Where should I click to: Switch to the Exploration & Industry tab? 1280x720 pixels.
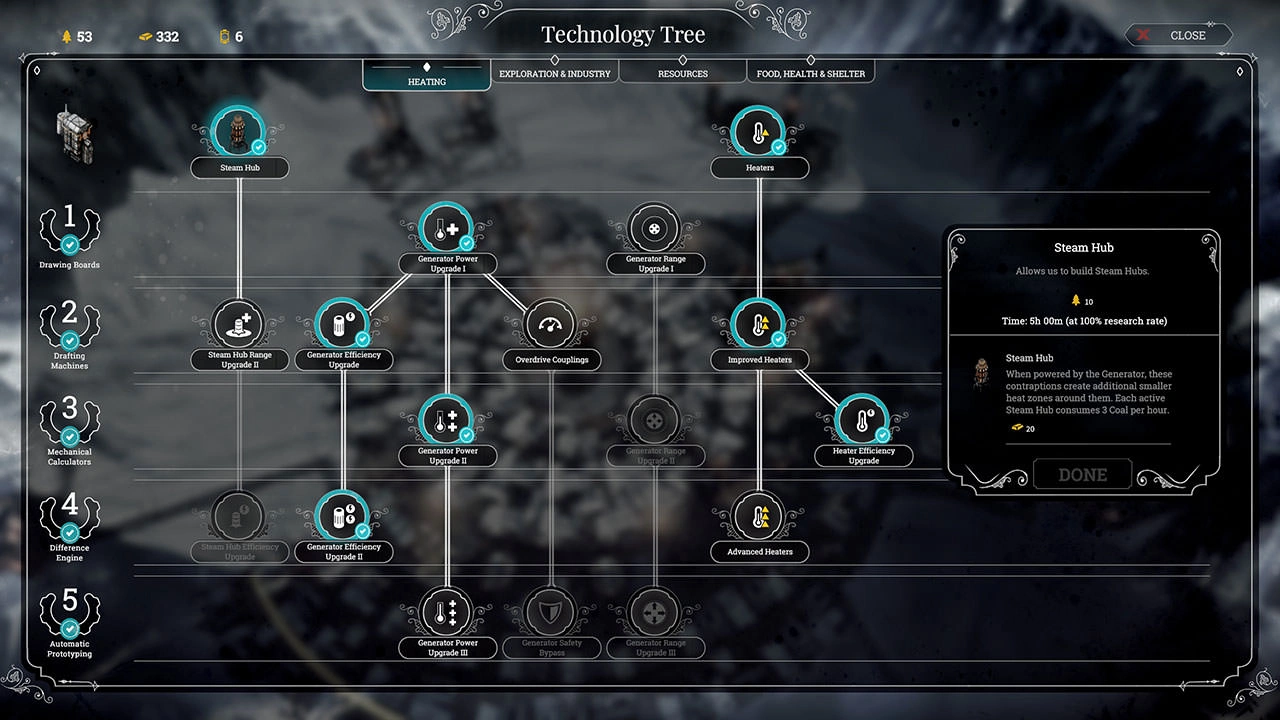click(x=554, y=73)
